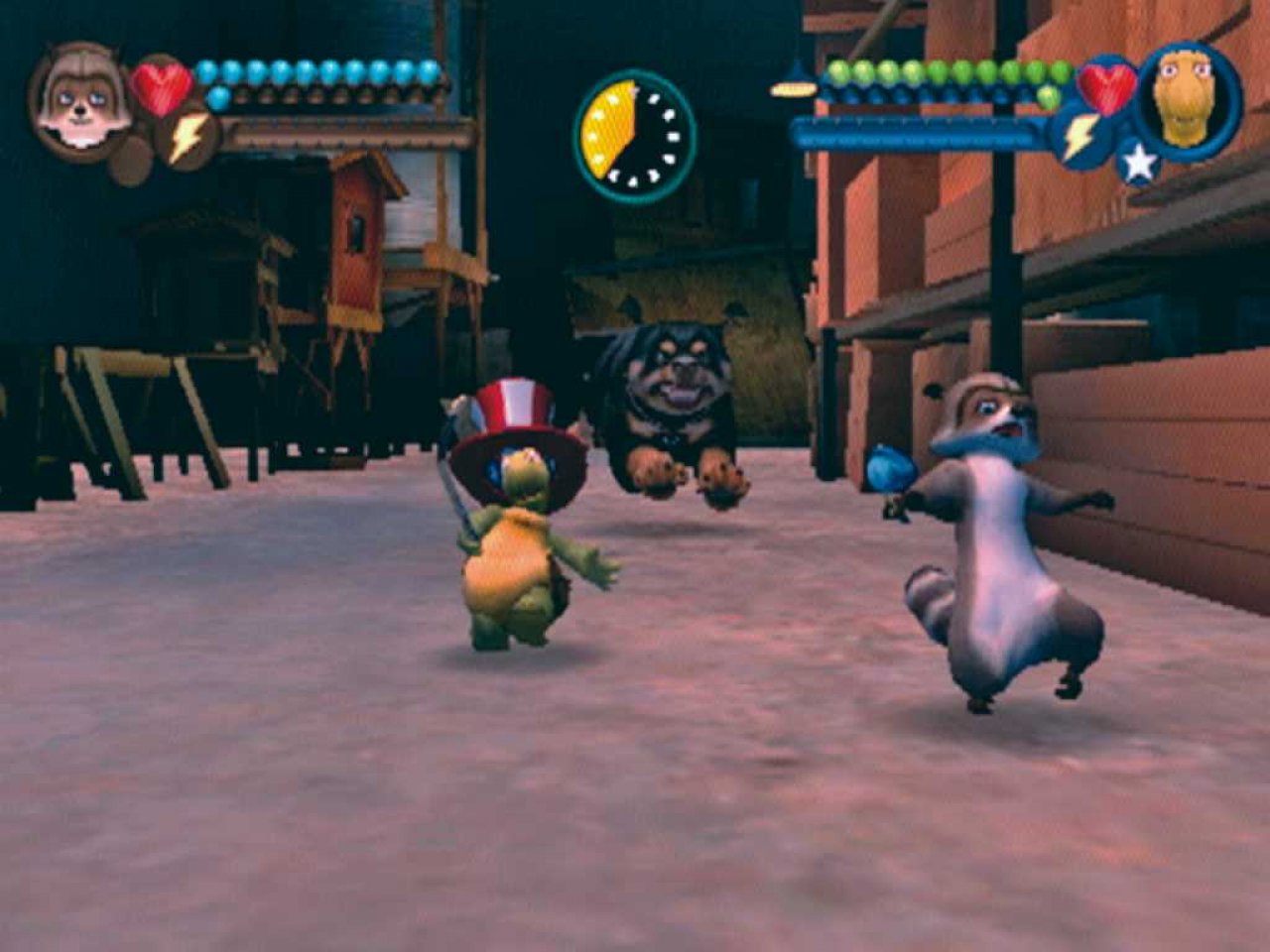
Task: Click the raccoon player portrait
Action: [77, 98]
